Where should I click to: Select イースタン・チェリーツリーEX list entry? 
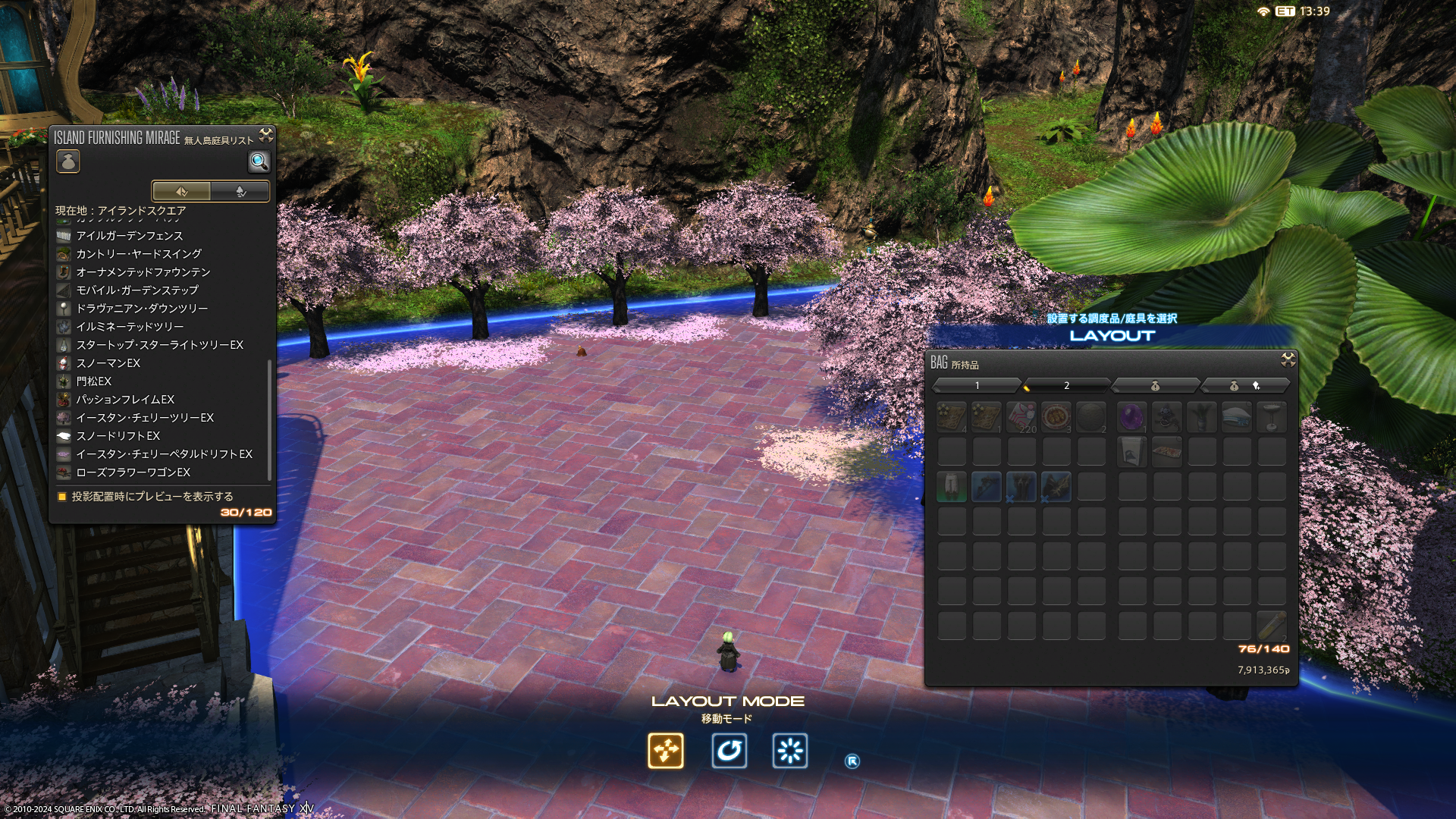(144, 418)
